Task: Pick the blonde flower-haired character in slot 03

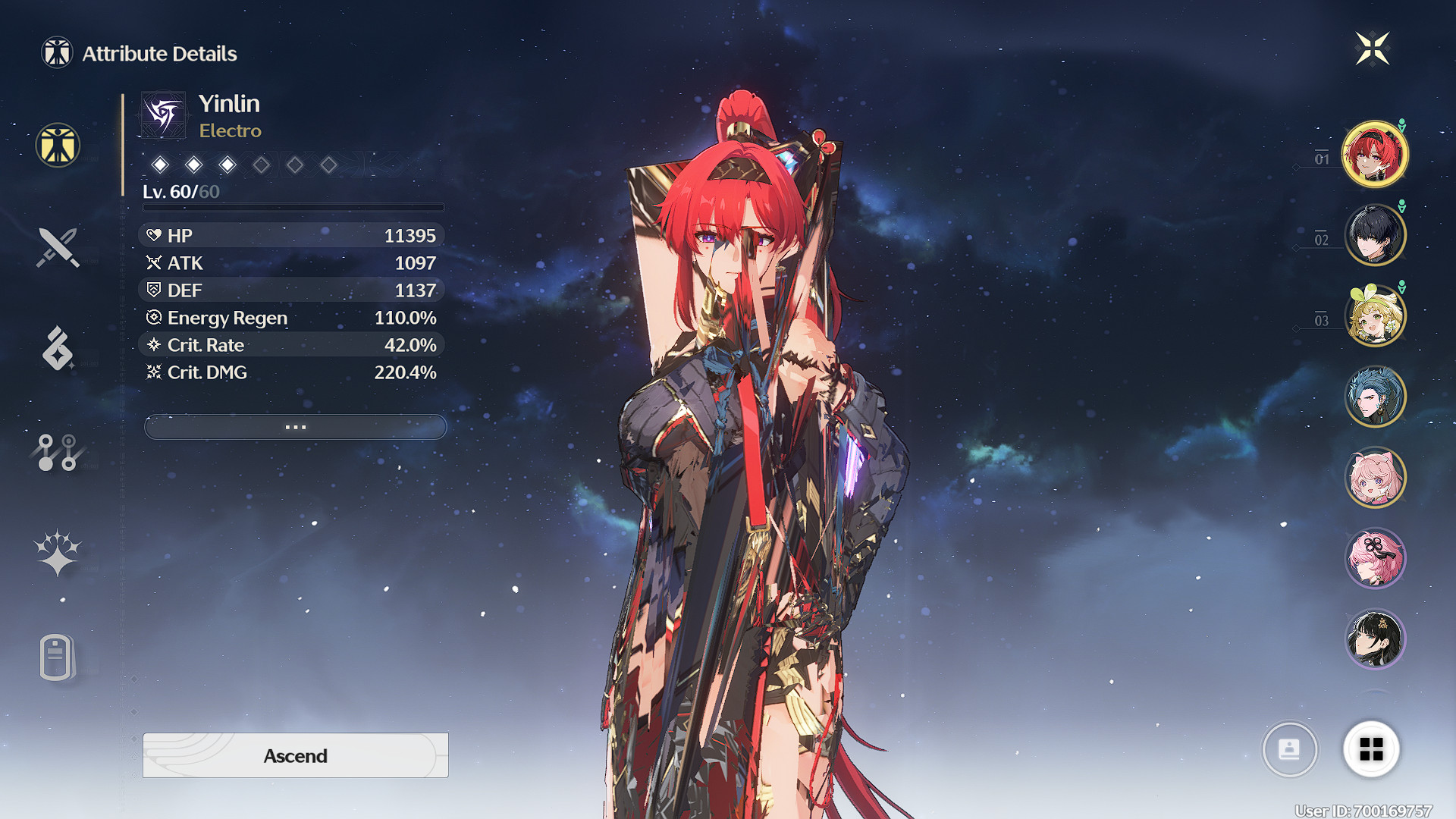Action: point(1375,315)
